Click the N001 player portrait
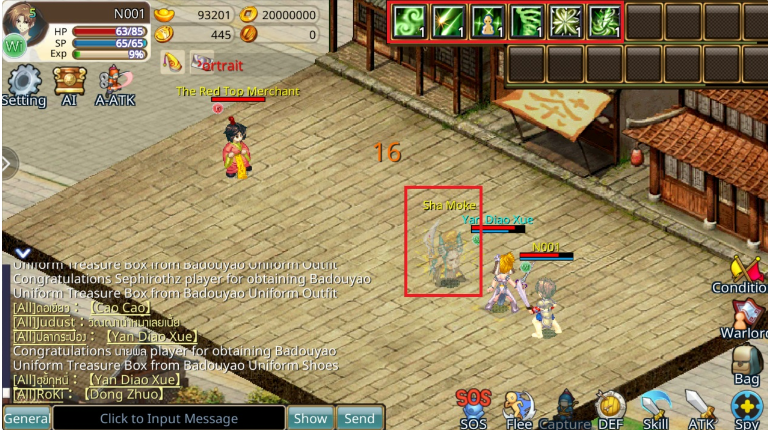The width and height of the screenshot is (768, 430). pyautogui.click(x=24, y=27)
